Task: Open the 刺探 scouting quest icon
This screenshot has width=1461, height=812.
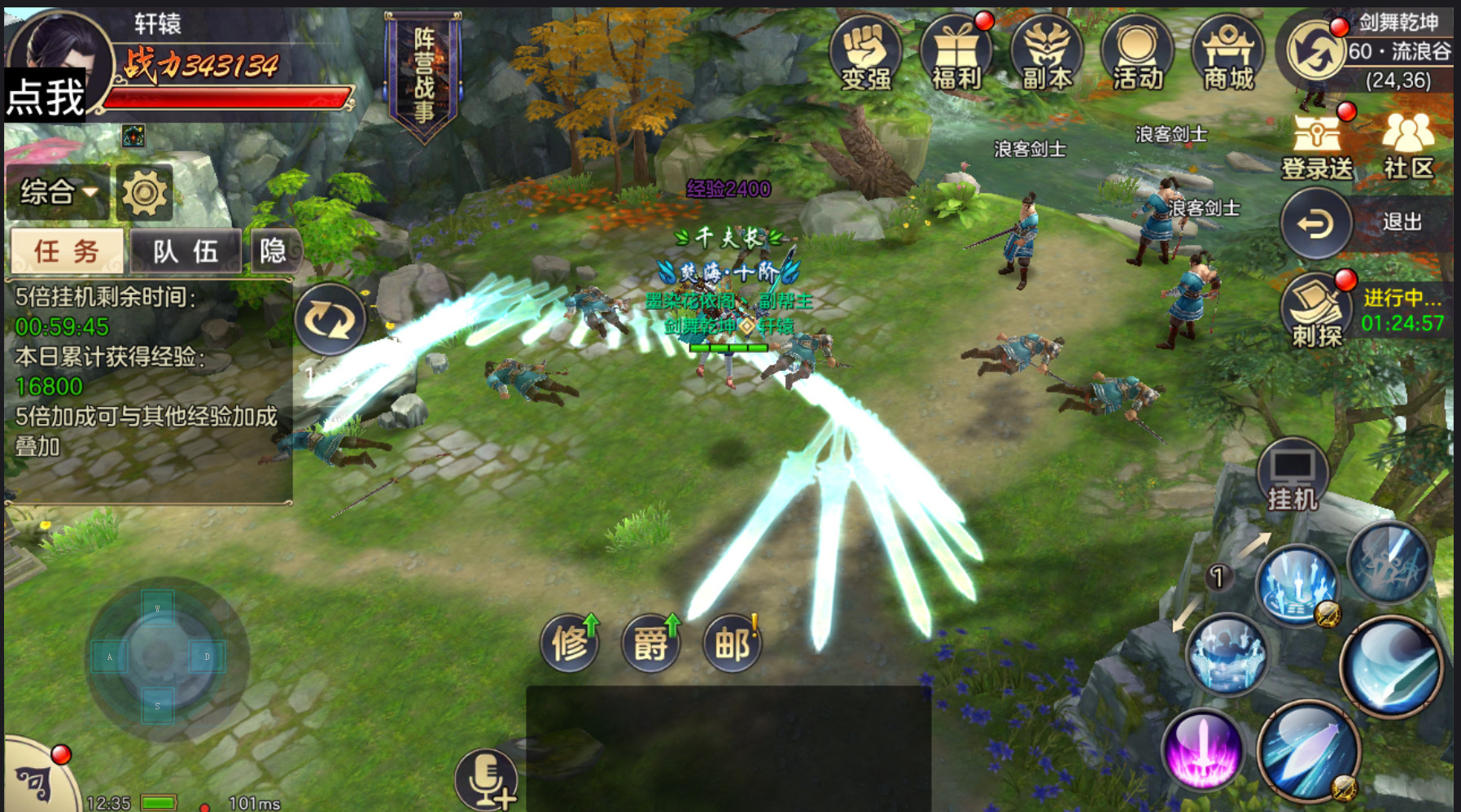Action: pos(1315,311)
